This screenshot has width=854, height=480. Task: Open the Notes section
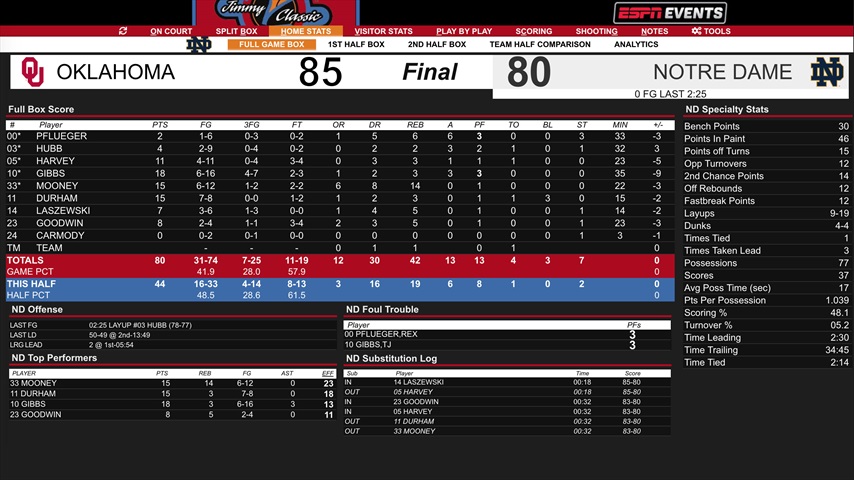[654, 31]
